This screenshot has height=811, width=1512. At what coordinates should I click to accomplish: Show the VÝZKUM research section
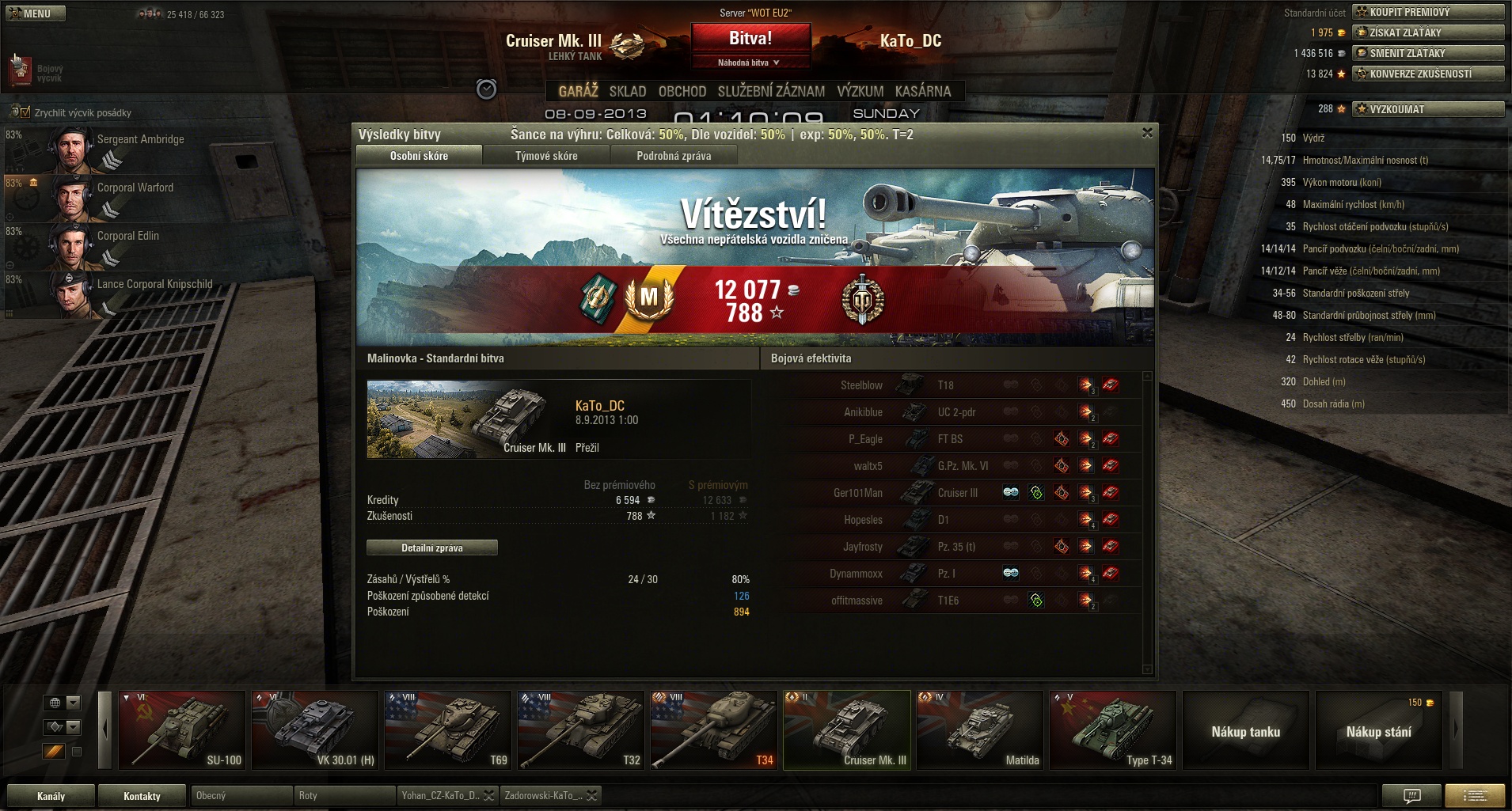pyautogui.click(x=860, y=91)
